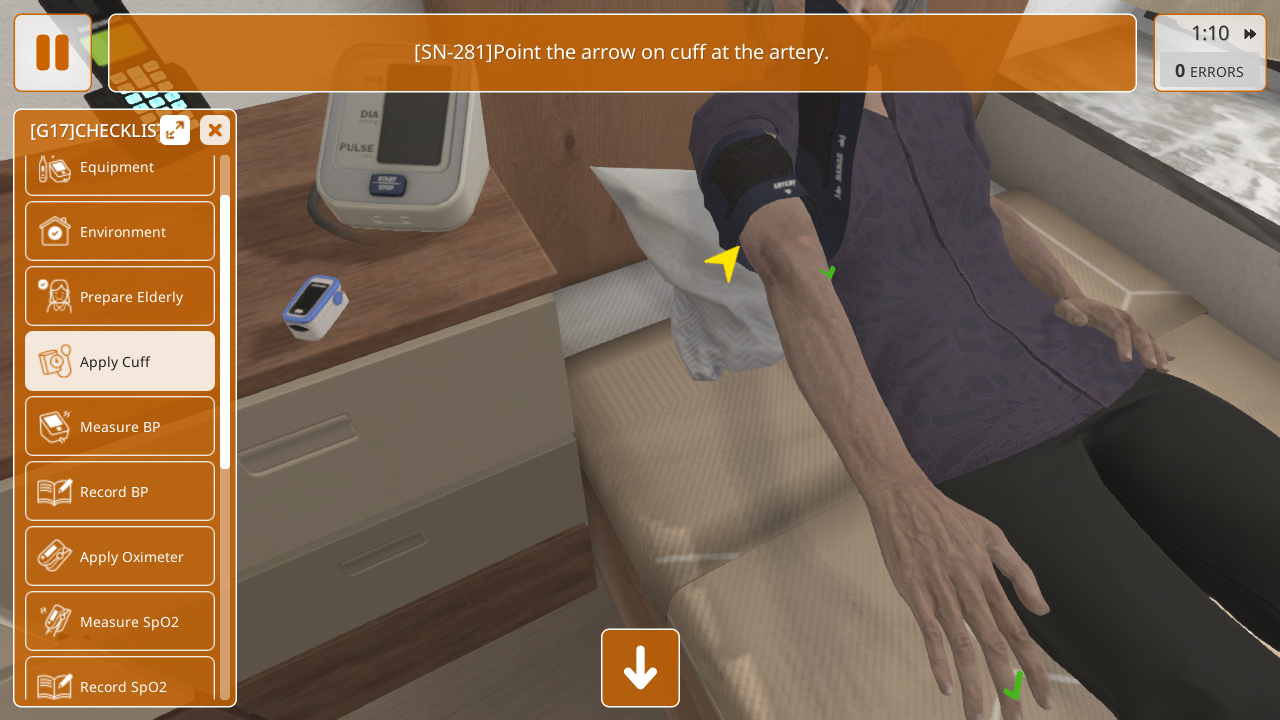Click the checklist scrollbar
The width and height of the screenshot is (1280, 720).
(225, 330)
